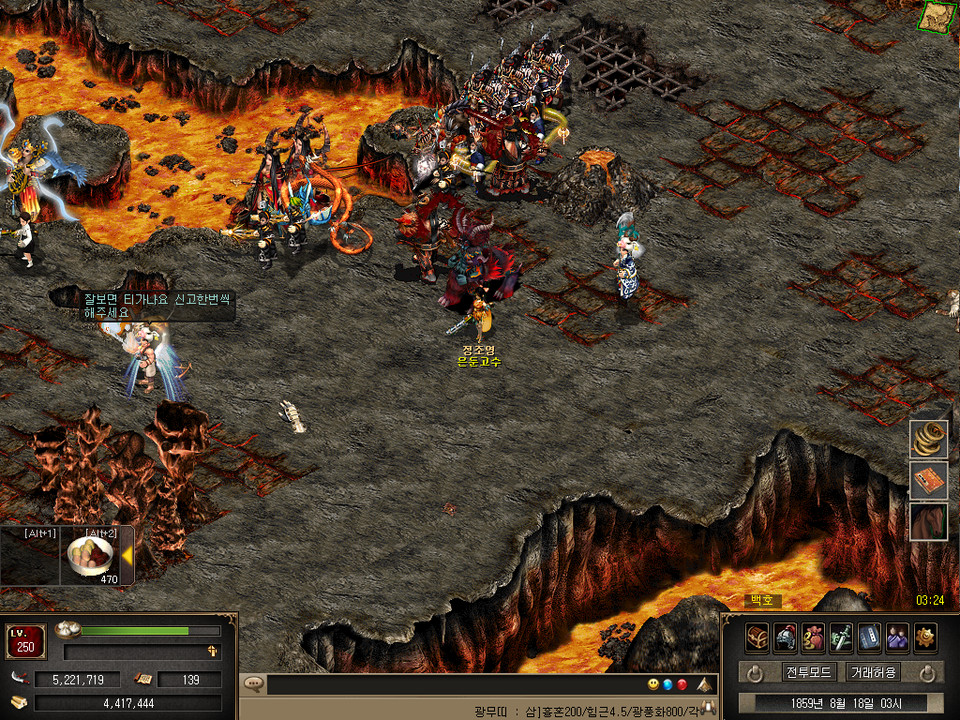Open the treasure chest inventory icon

tap(757, 636)
